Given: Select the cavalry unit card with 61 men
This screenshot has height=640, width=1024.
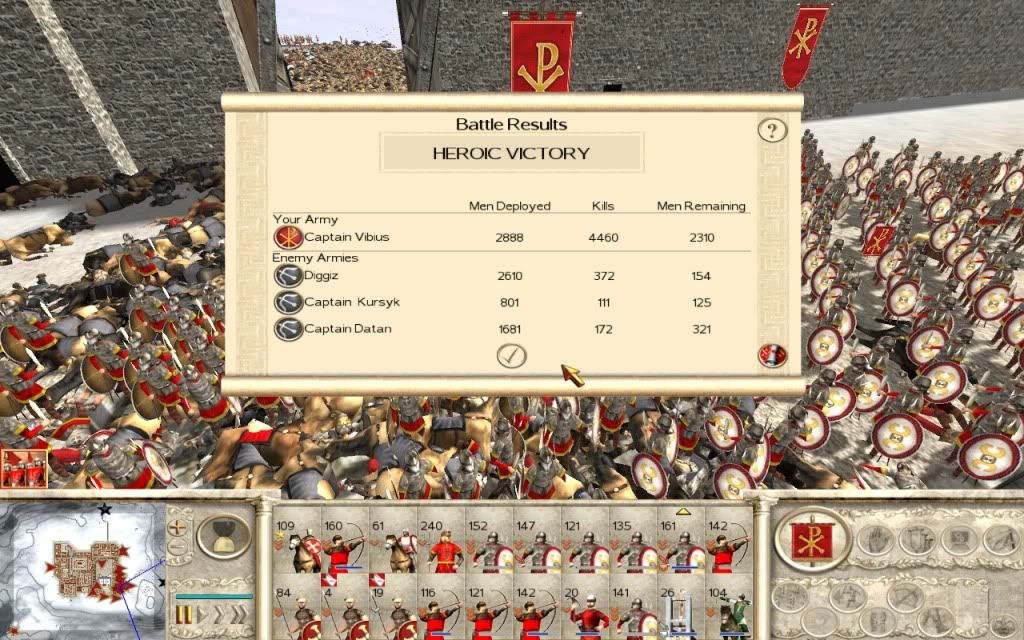Looking at the screenshot, I should tap(393, 547).
